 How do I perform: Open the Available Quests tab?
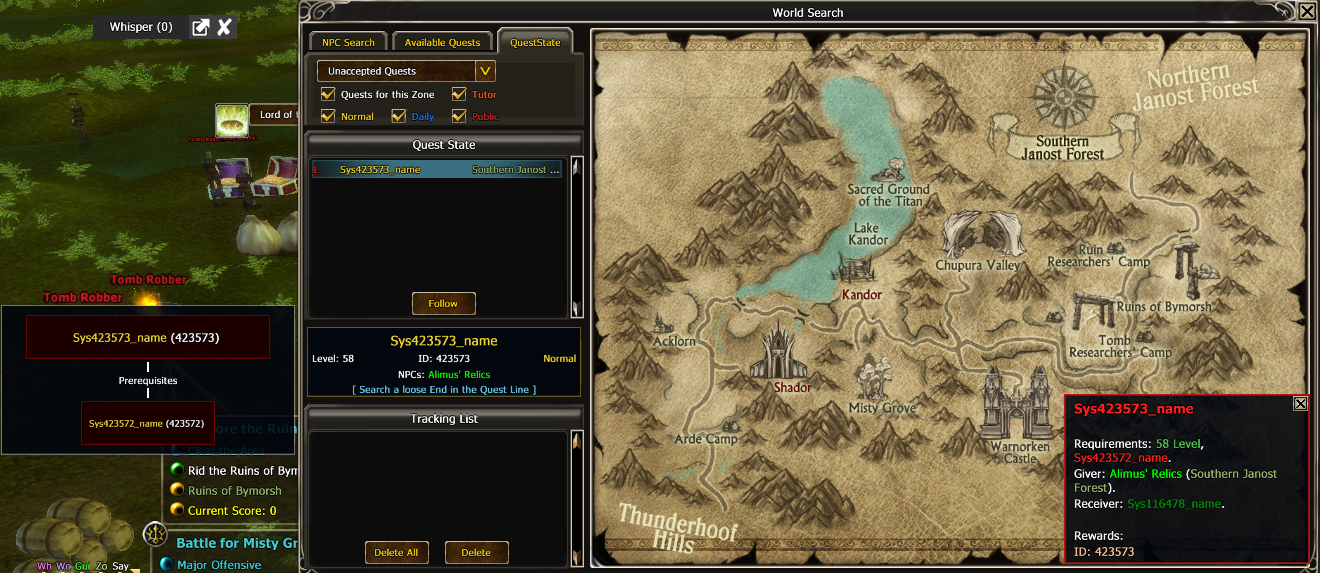pyautogui.click(x=442, y=42)
